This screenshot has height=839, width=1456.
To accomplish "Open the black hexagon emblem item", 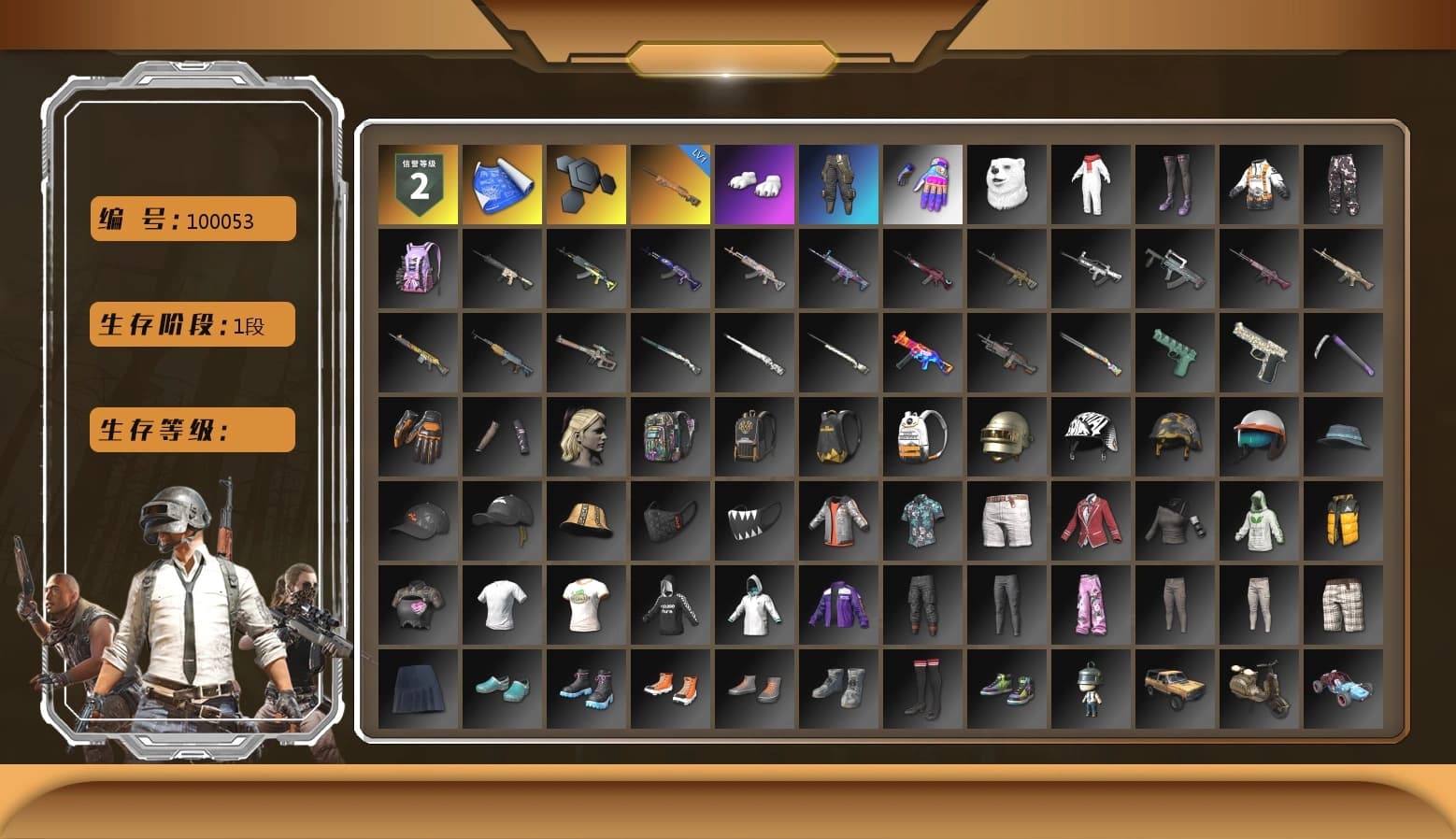I will pos(586,184).
